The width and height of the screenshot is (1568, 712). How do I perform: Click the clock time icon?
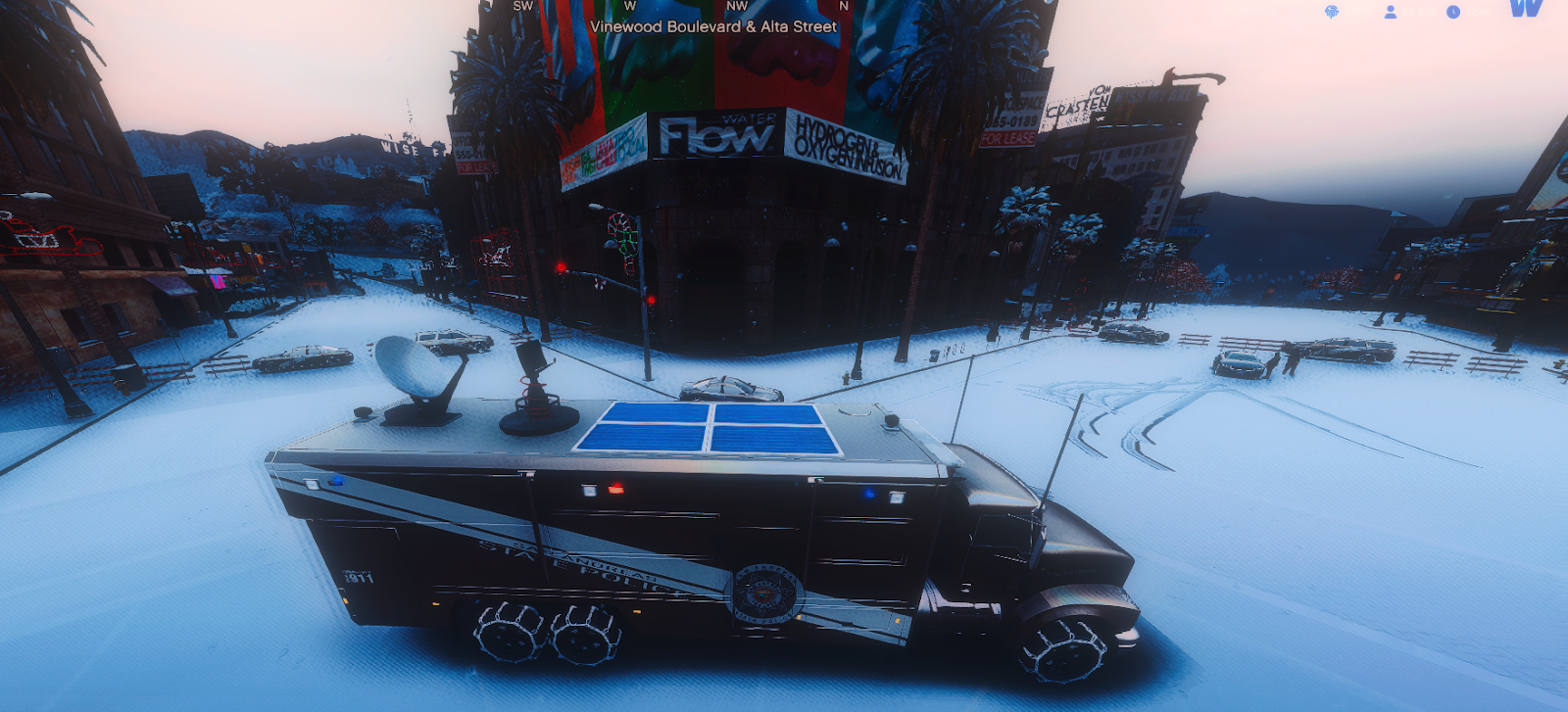tap(1453, 12)
